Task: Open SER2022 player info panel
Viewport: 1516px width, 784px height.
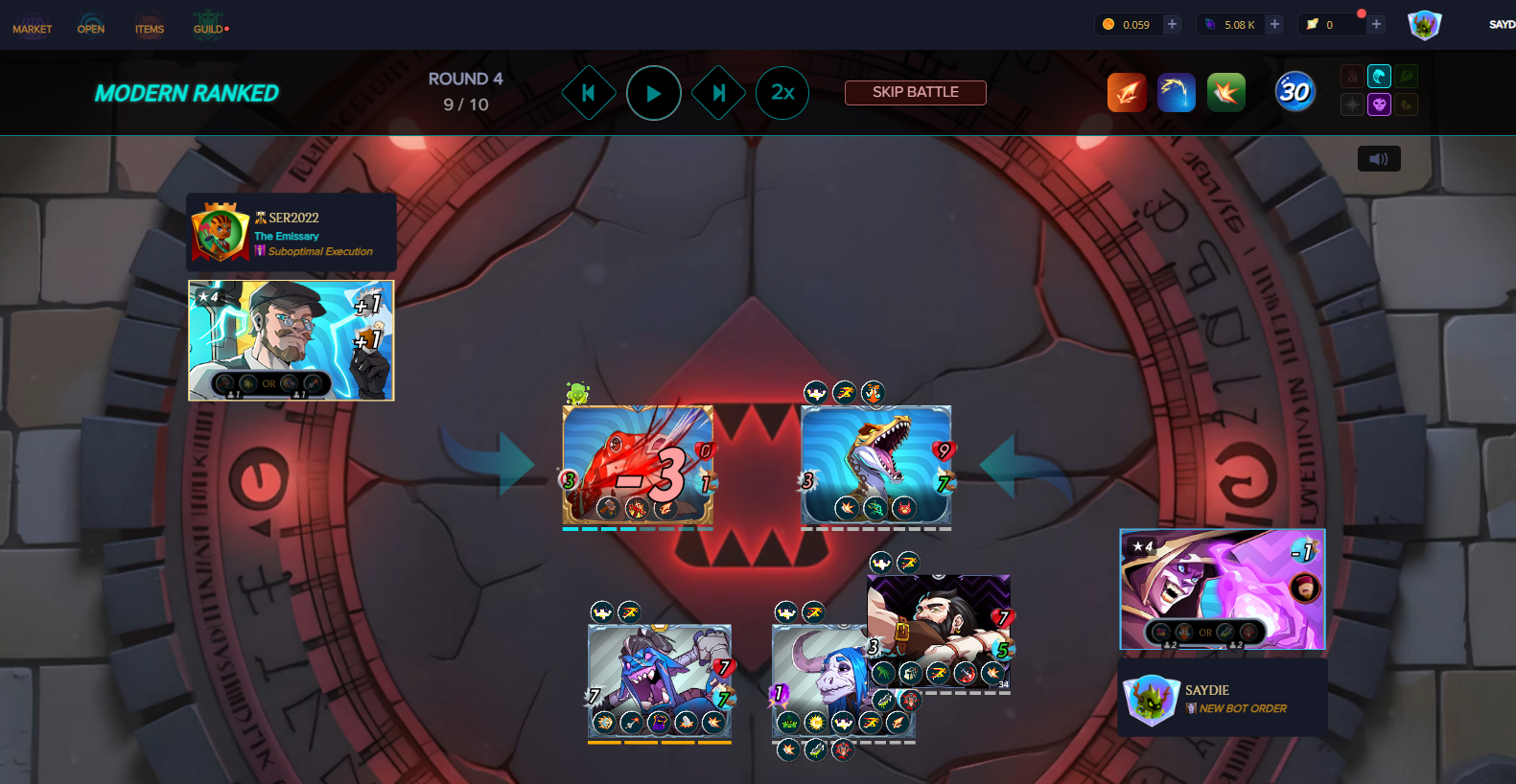Action: coord(291,233)
